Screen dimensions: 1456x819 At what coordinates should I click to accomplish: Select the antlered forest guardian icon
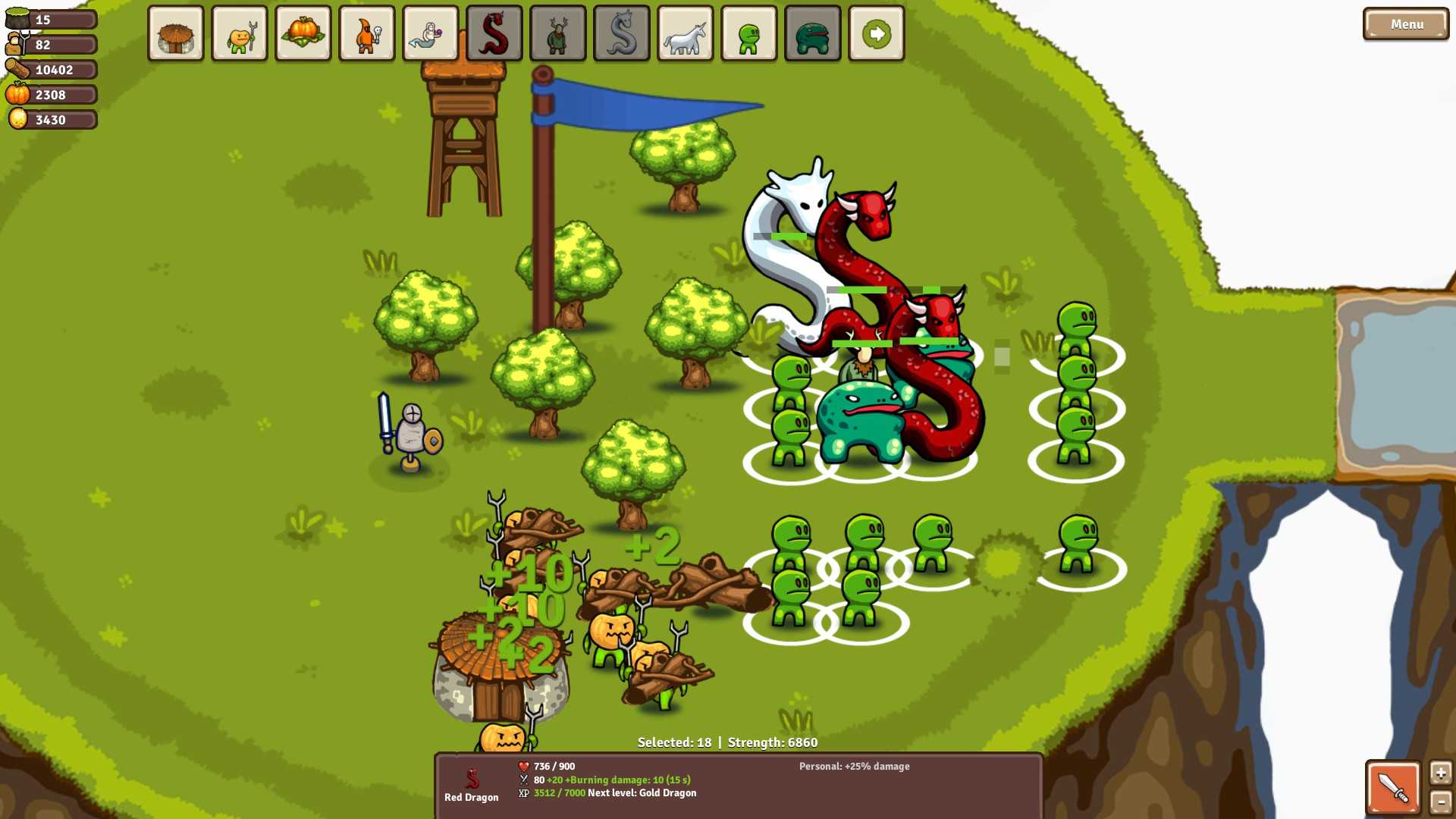557,33
